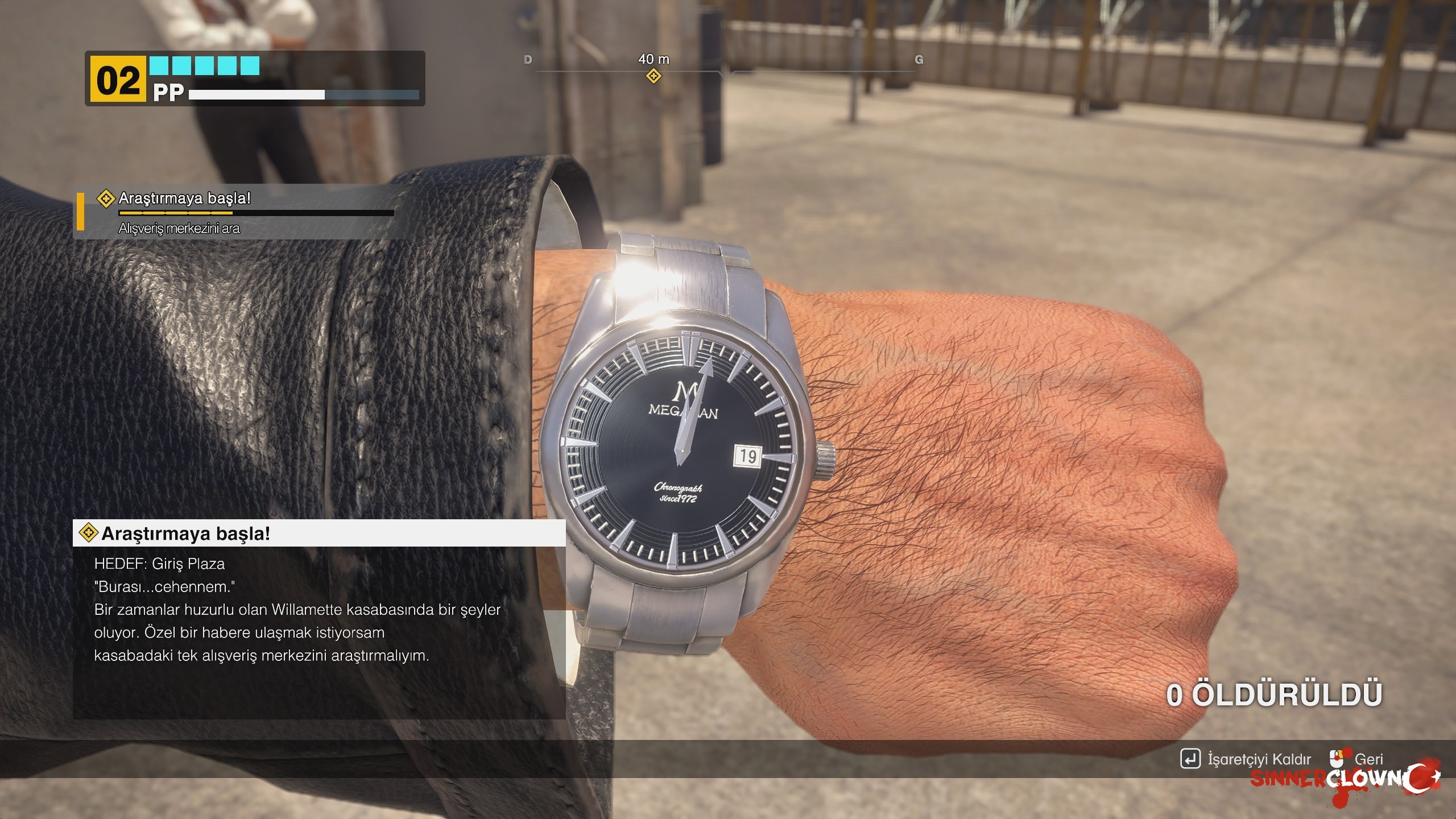Image resolution: width=1456 pixels, height=819 pixels.
Task: Choose "İşaretçiyi Kaldır" to remove the marker
Action: pyautogui.click(x=1247, y=759)
